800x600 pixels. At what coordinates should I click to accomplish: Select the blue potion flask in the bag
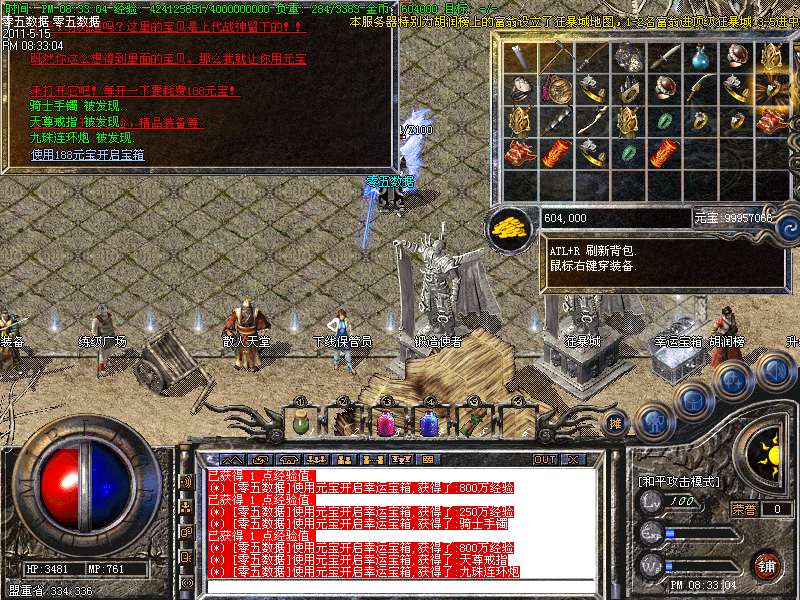[x=699, y=59]
